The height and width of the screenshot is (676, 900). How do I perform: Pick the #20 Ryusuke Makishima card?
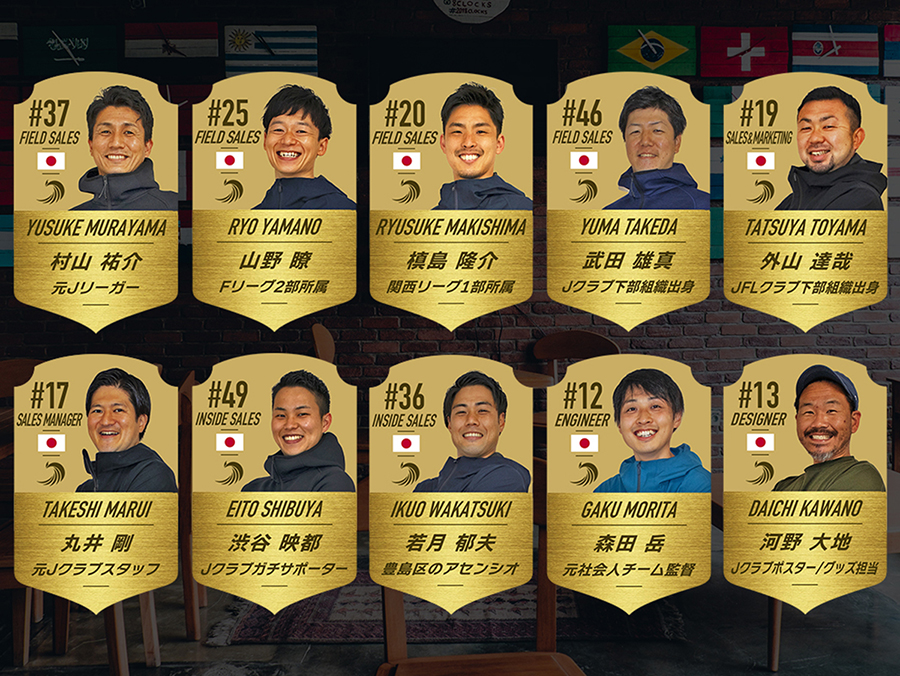click(450, 200)
